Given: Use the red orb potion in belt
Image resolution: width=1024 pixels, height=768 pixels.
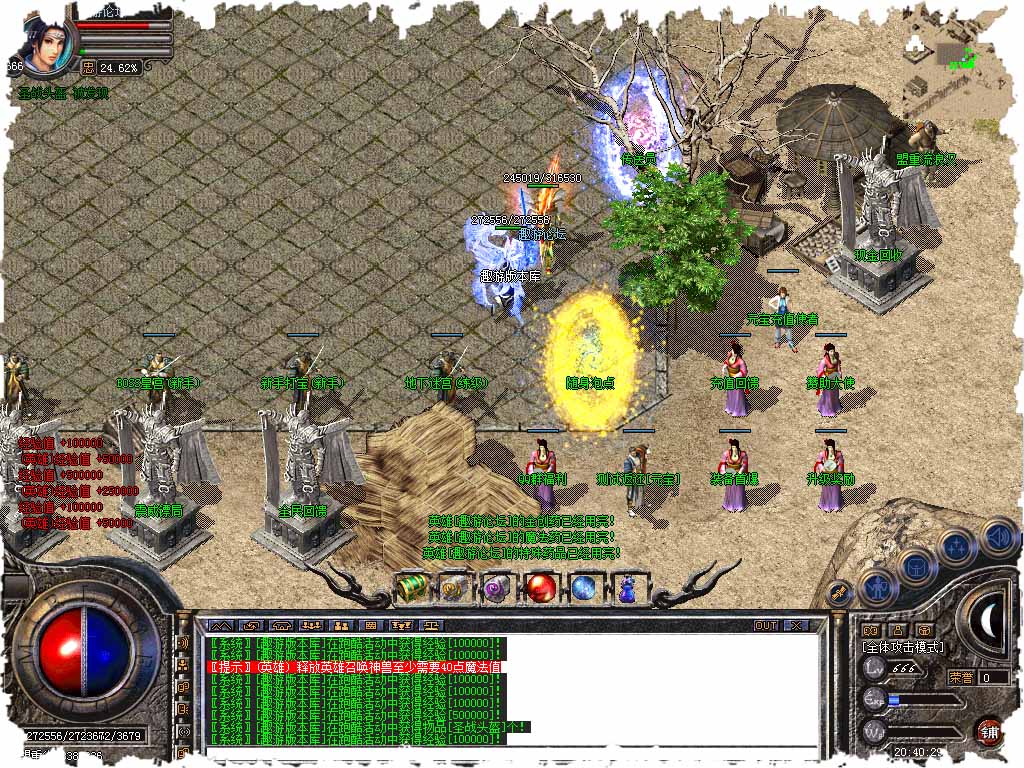Looking at the screenshot, I should tap(542, 588).
